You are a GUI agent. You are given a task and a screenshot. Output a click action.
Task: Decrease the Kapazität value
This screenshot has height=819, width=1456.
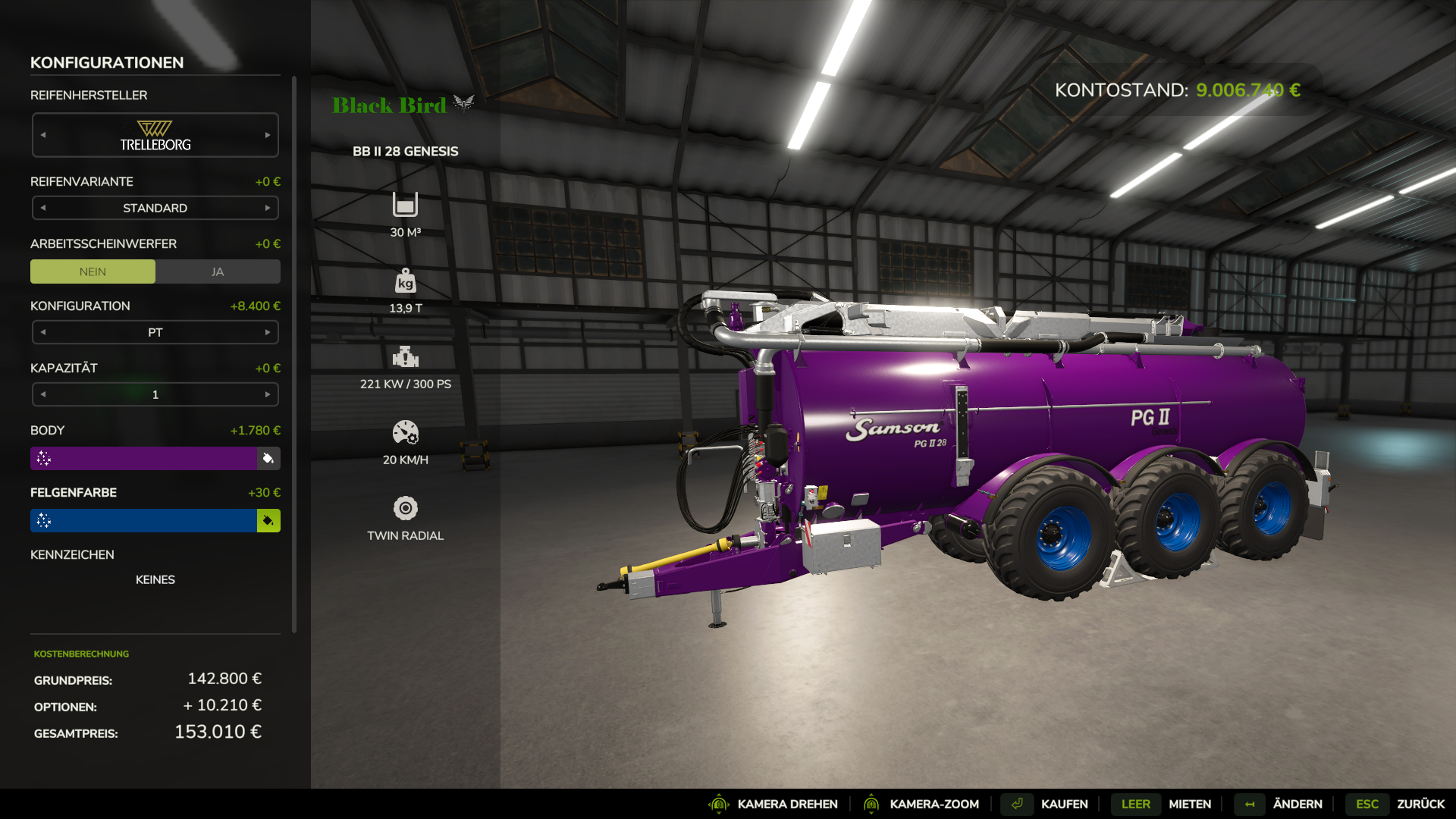(43, 394)
